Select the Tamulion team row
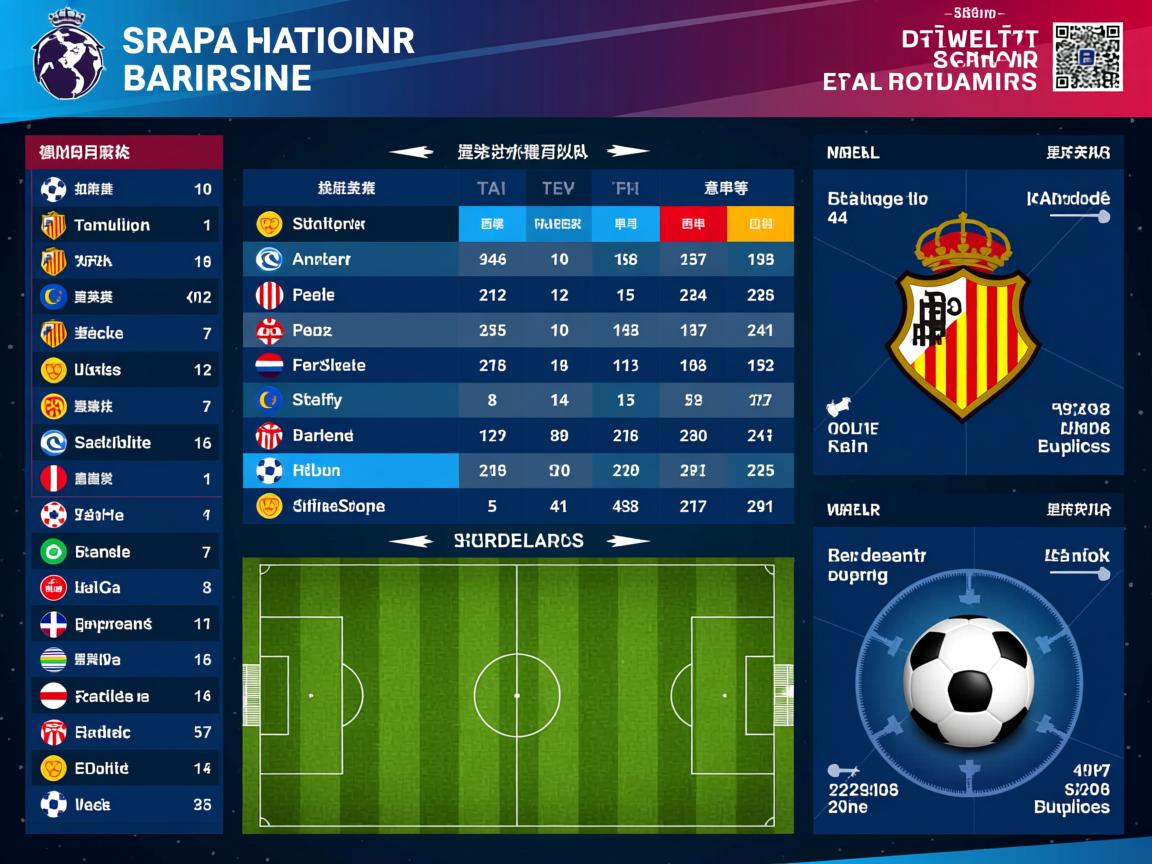 (124, 225)
